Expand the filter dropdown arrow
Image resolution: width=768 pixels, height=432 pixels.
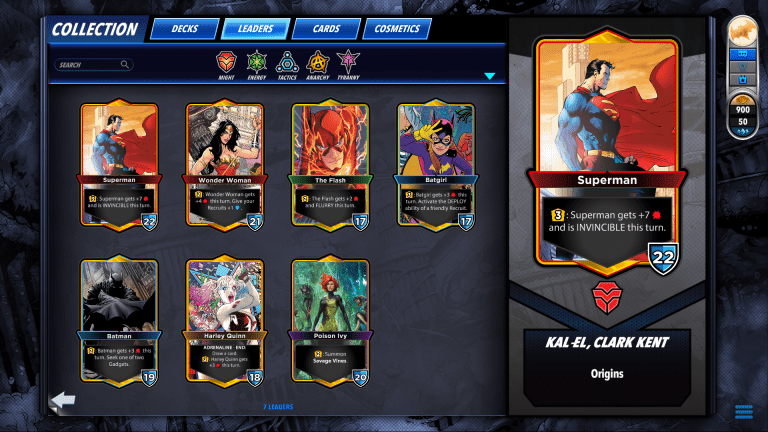pos(489,76)
